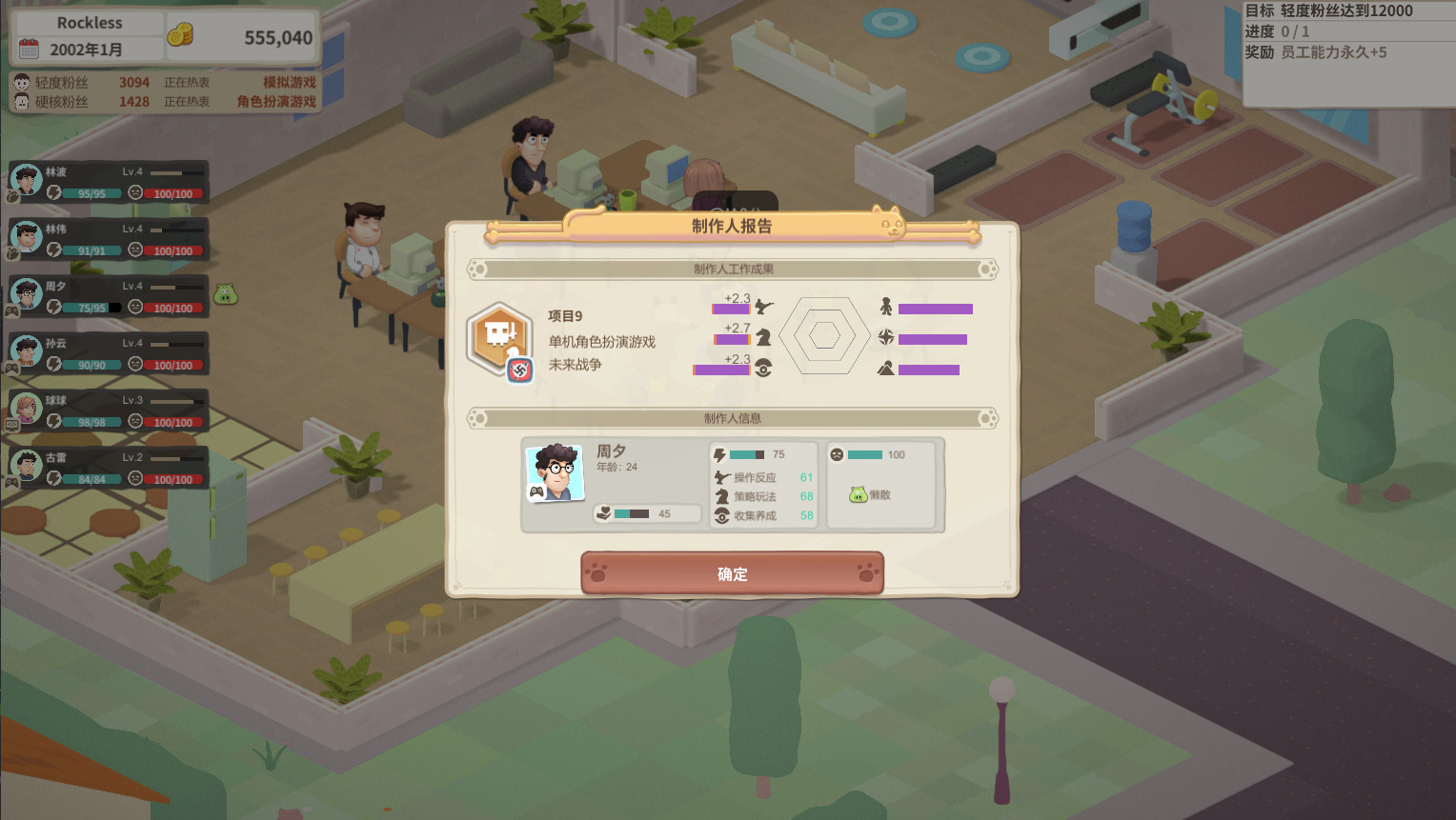This screenshot has height=820, width=1456.
Task: Click the energy bar showing 75 in the report
Action: [749, 454]
